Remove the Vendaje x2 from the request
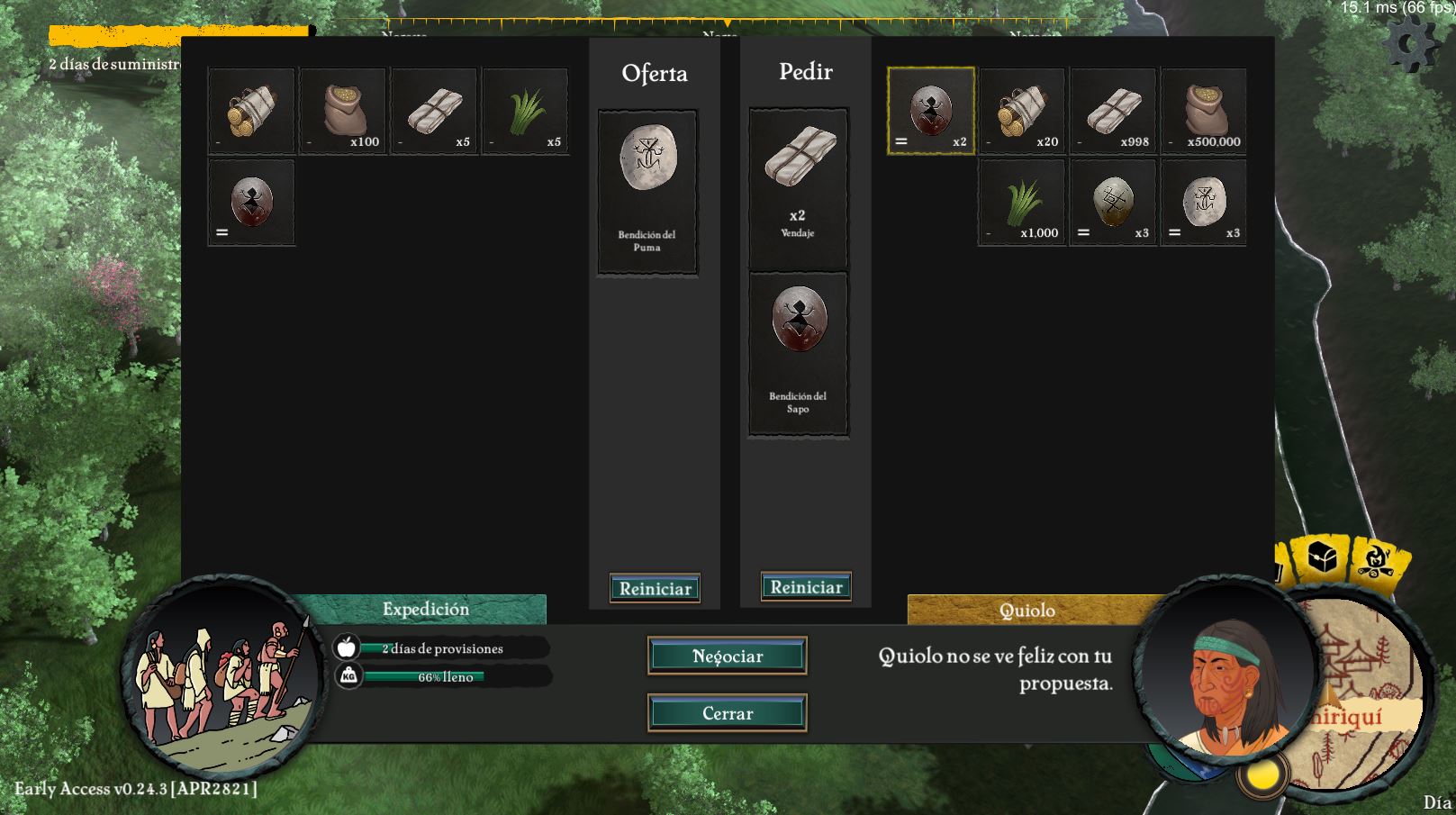1456x815 pixels. pyautogui.click(x=798, y=188)
